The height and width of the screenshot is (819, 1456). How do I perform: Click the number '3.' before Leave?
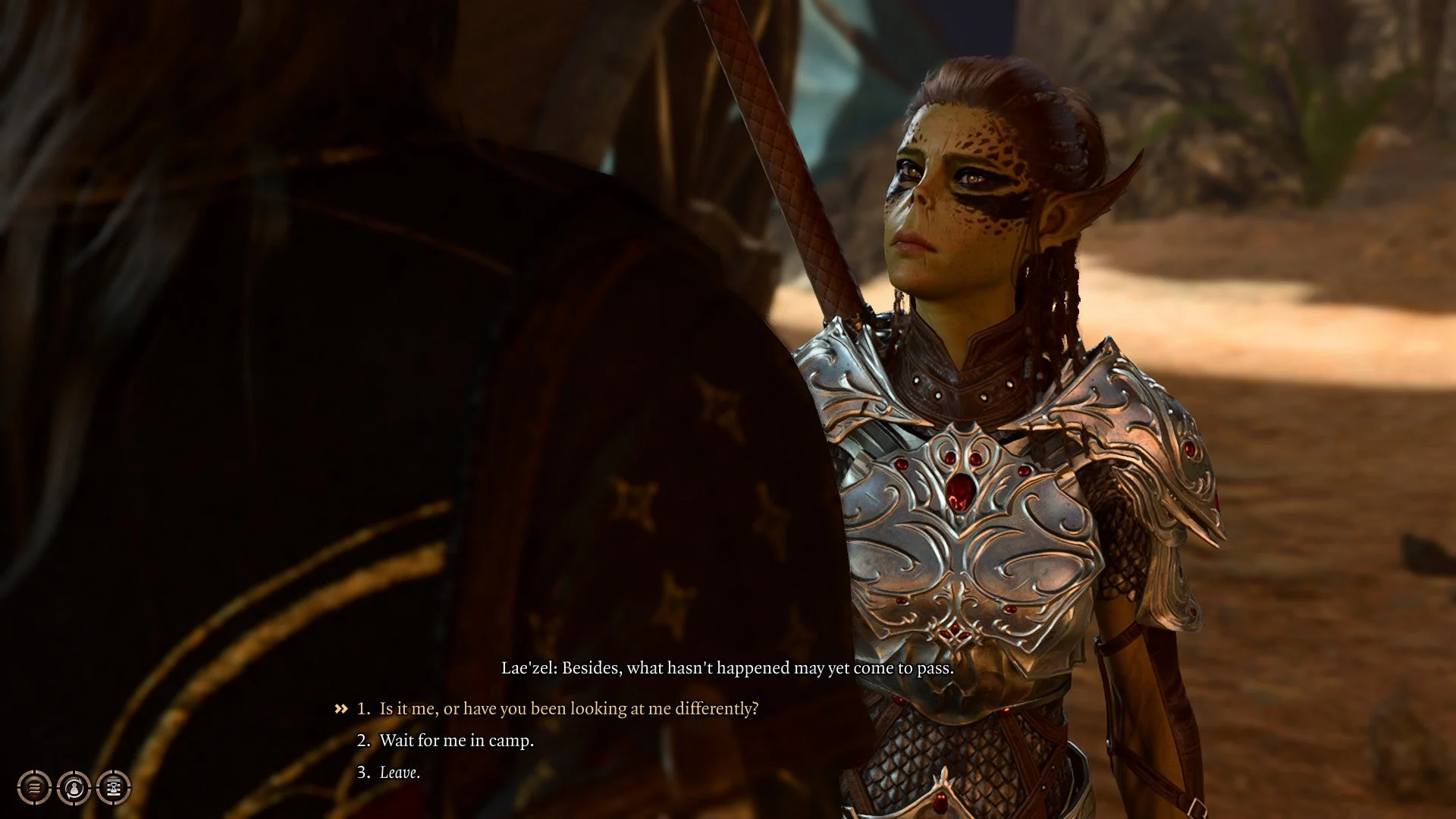(364, 773)
